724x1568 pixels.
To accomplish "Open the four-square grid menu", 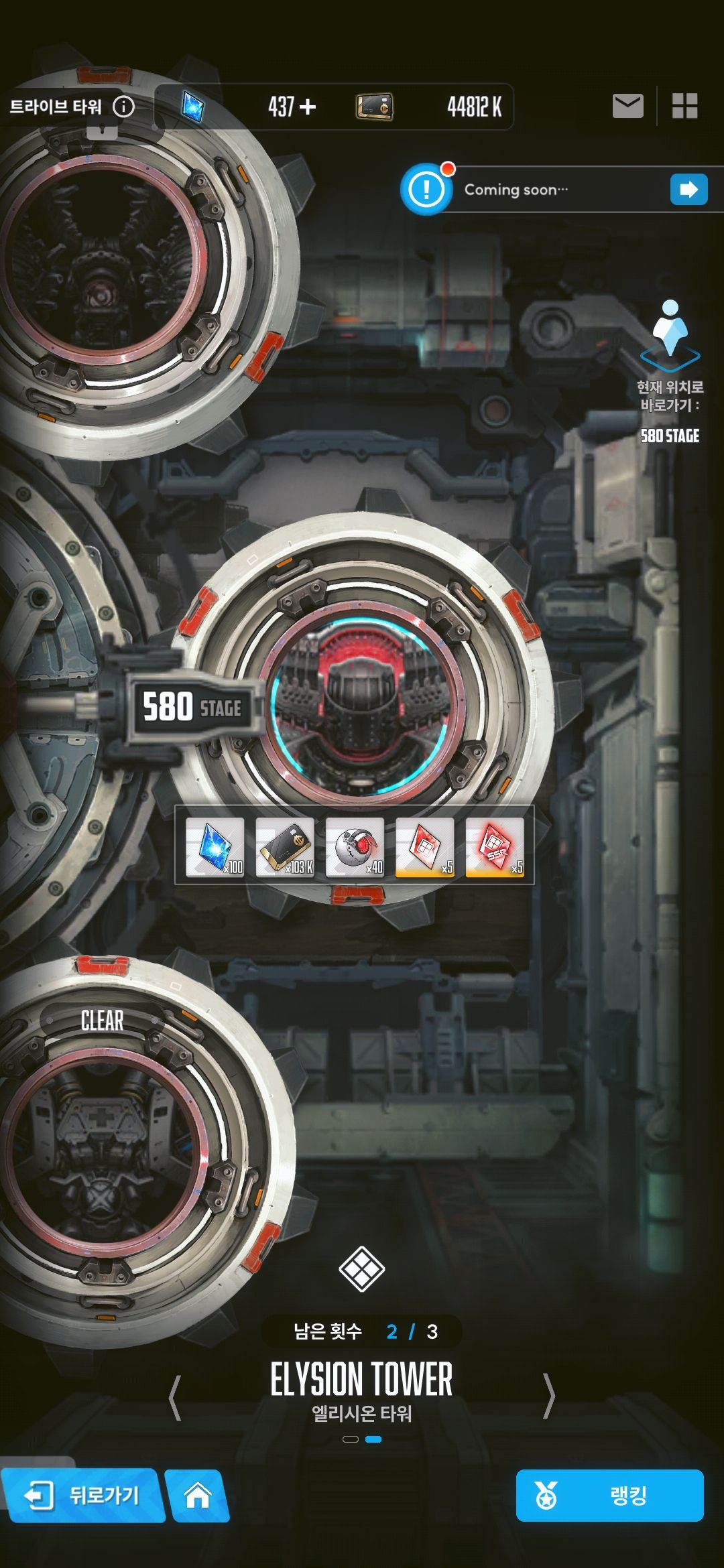I will (684, 106).
